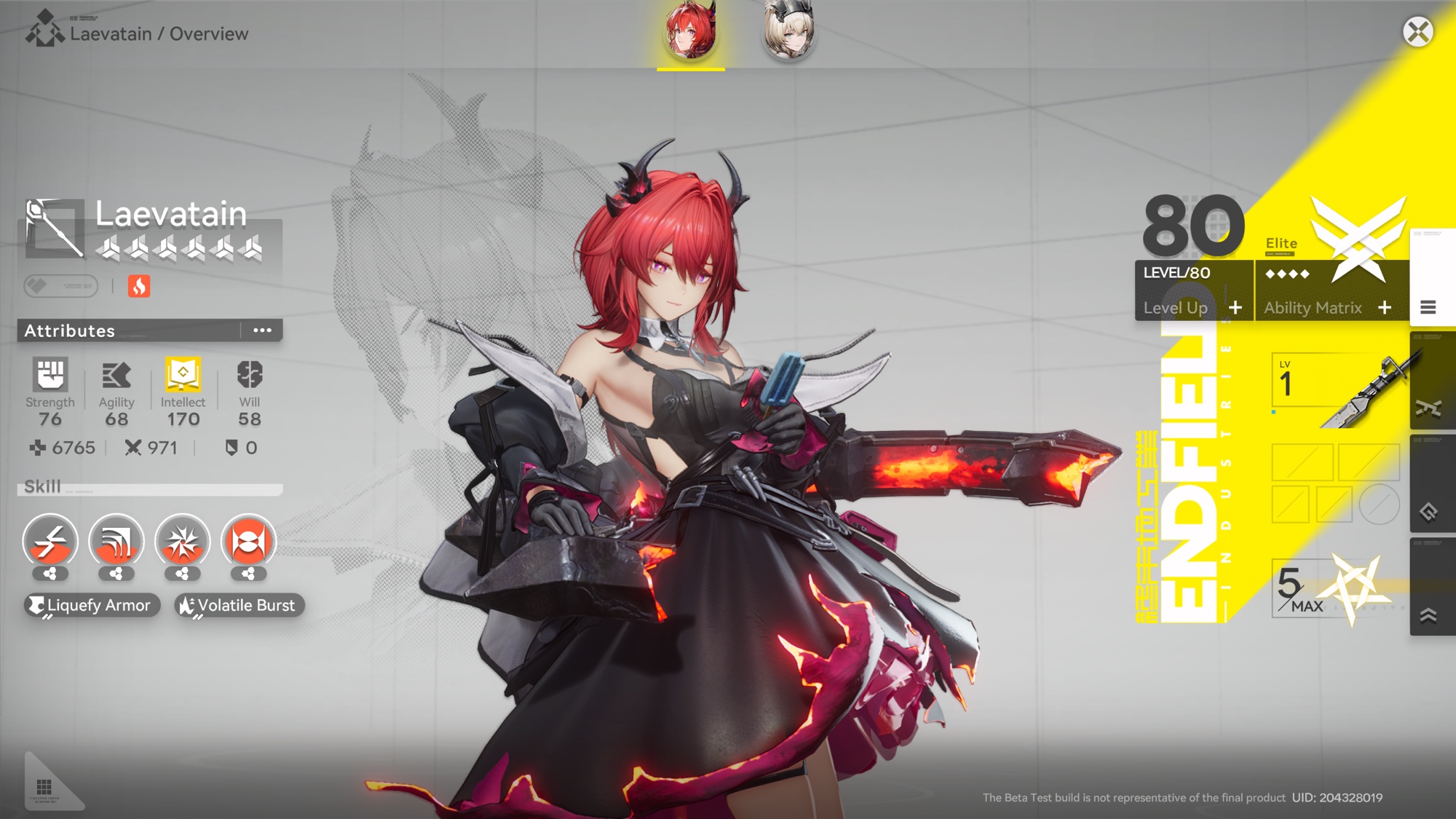
Task: Select the Liquefy Armor talent
Action: click(x=91, y=605)
